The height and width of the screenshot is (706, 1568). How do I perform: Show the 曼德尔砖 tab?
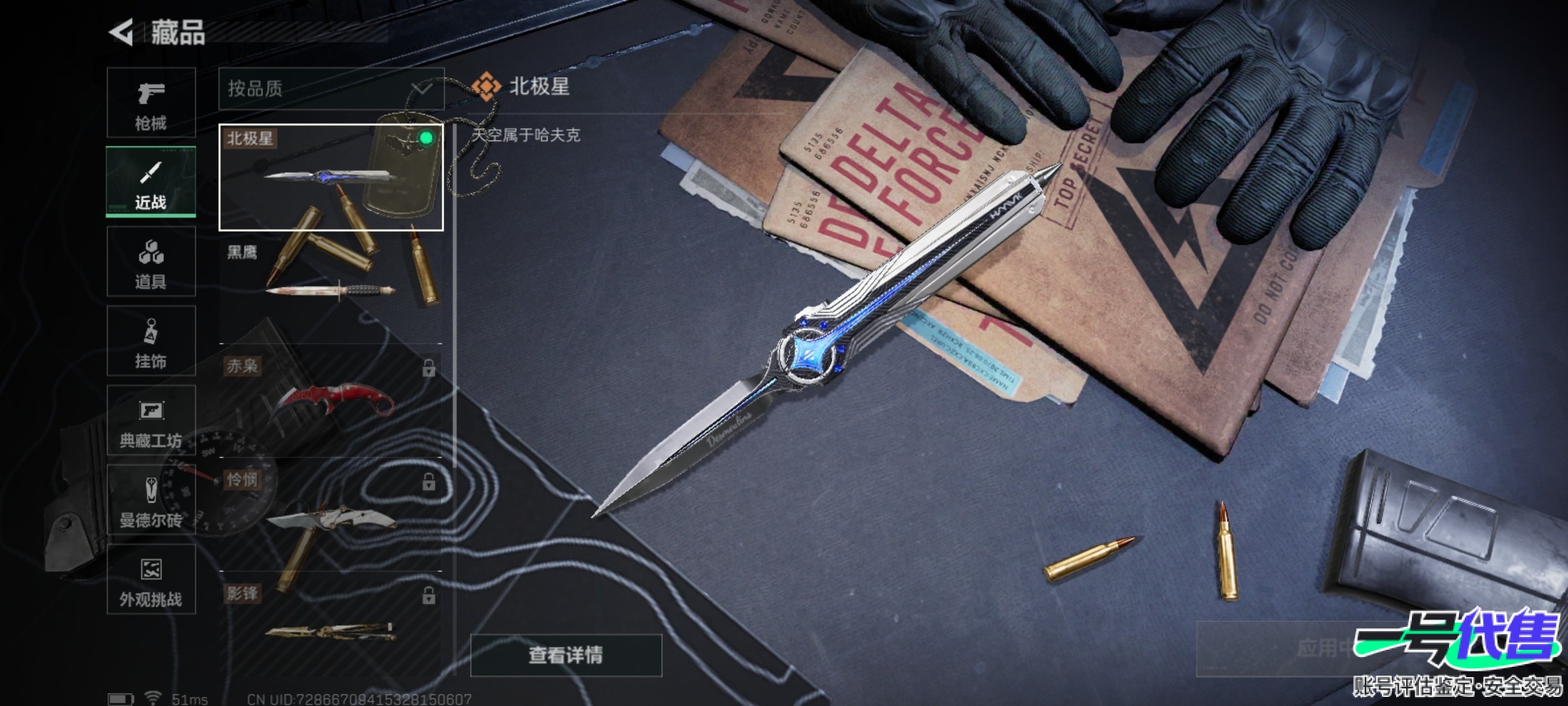[151, 500]
